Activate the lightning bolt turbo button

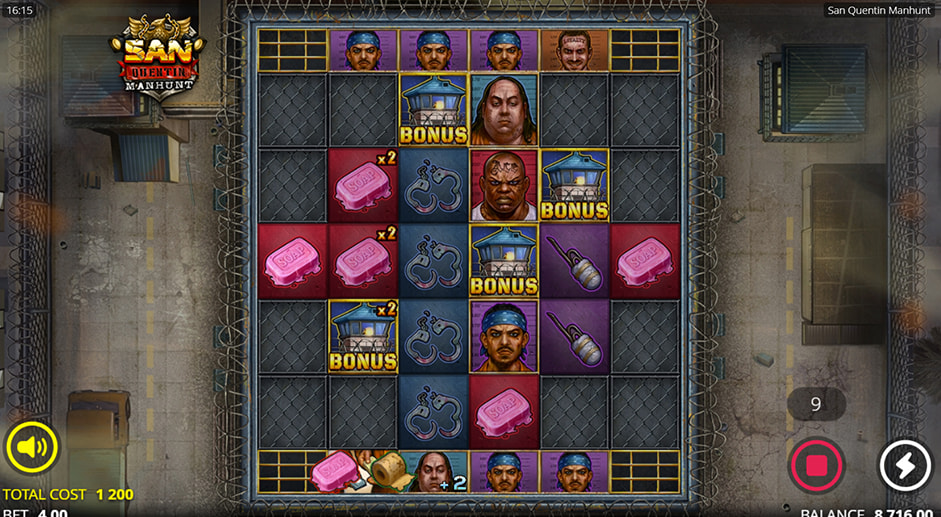point(904,465)
